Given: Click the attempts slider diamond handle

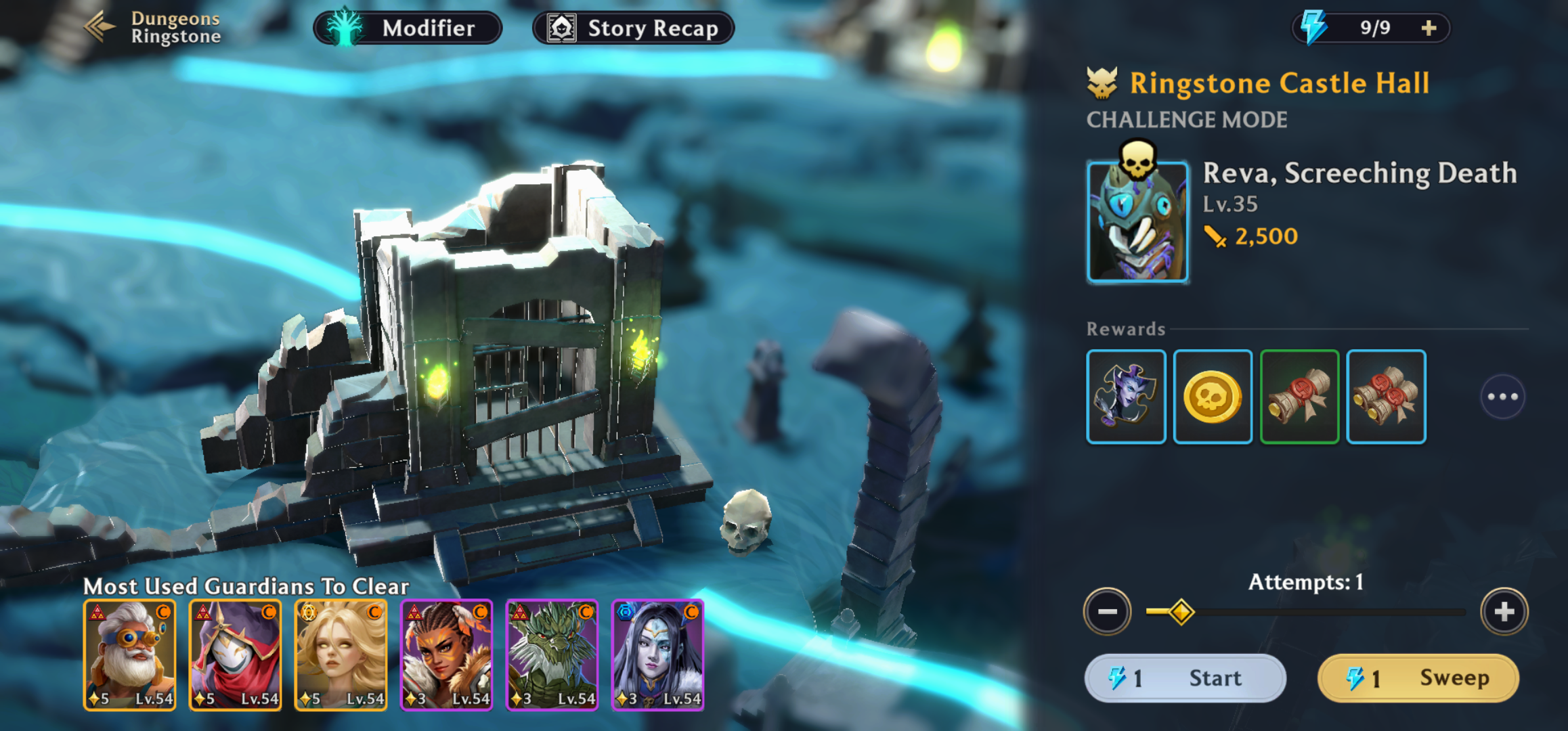Looking at the screenshot, I should click(x=1181, y=612).
